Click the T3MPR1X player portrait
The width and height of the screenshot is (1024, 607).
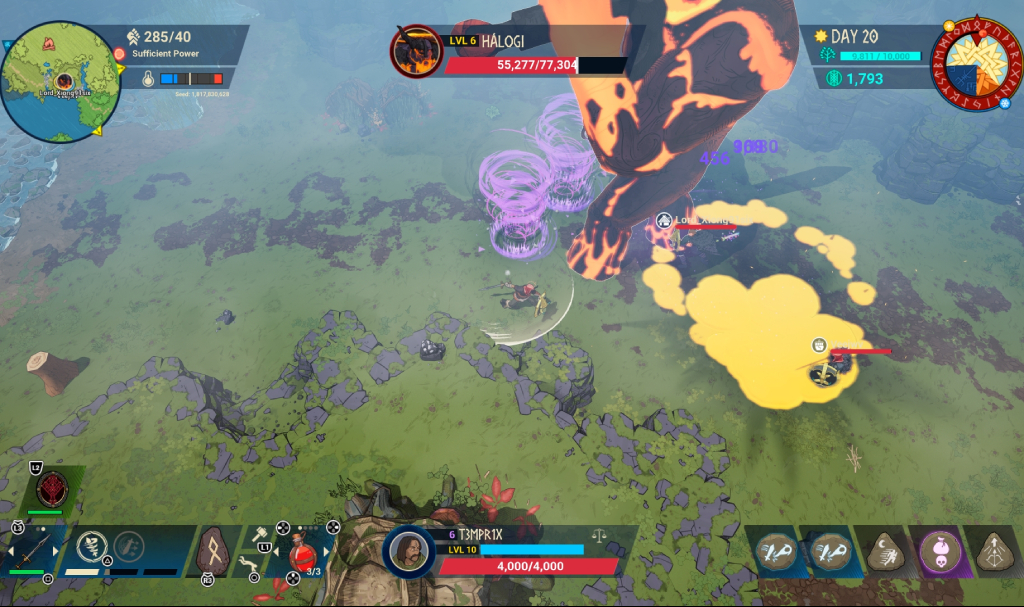(x=410, y=553)
